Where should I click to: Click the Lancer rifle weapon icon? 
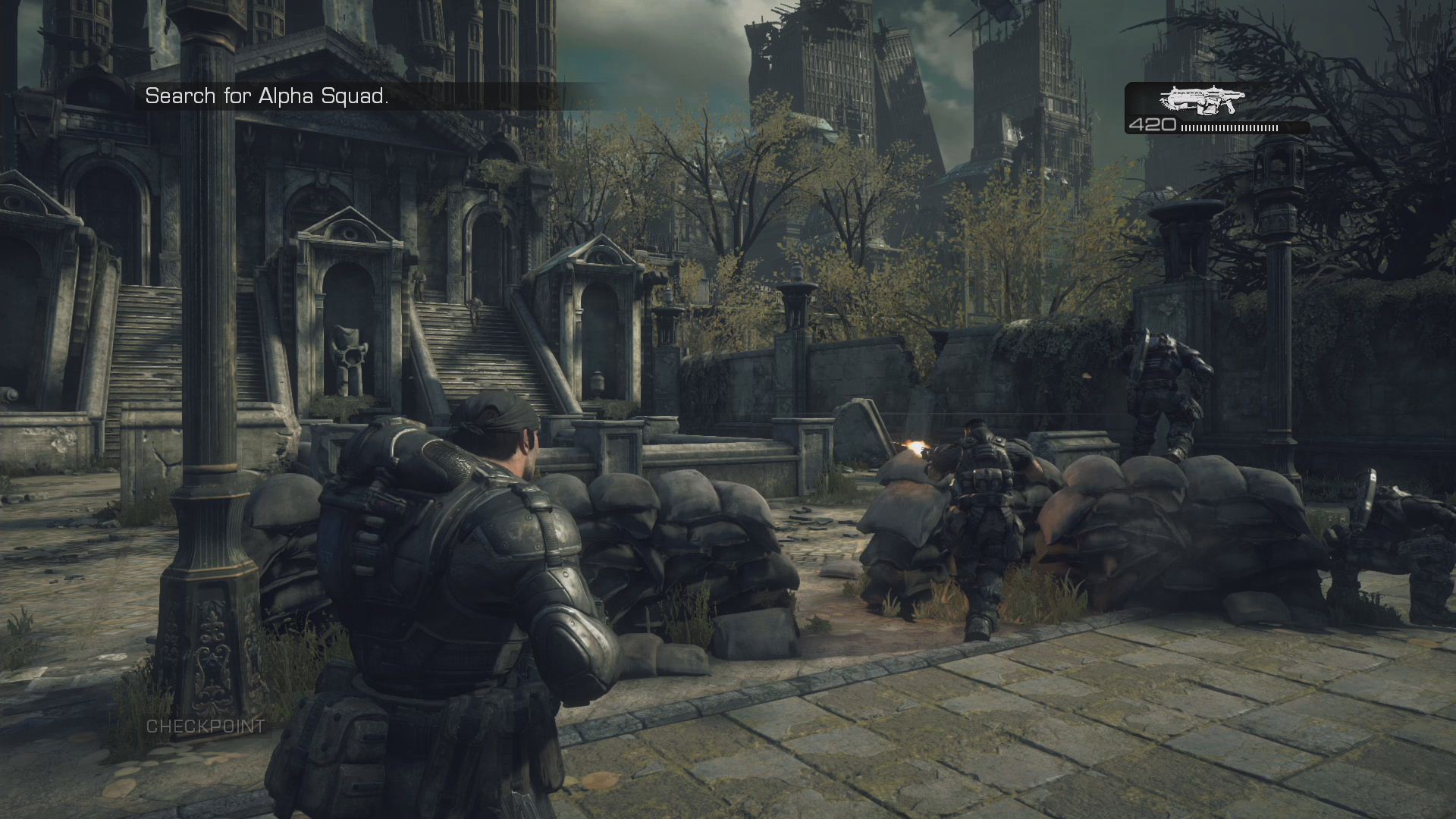pyautogui.click(x=1202, y=99)
